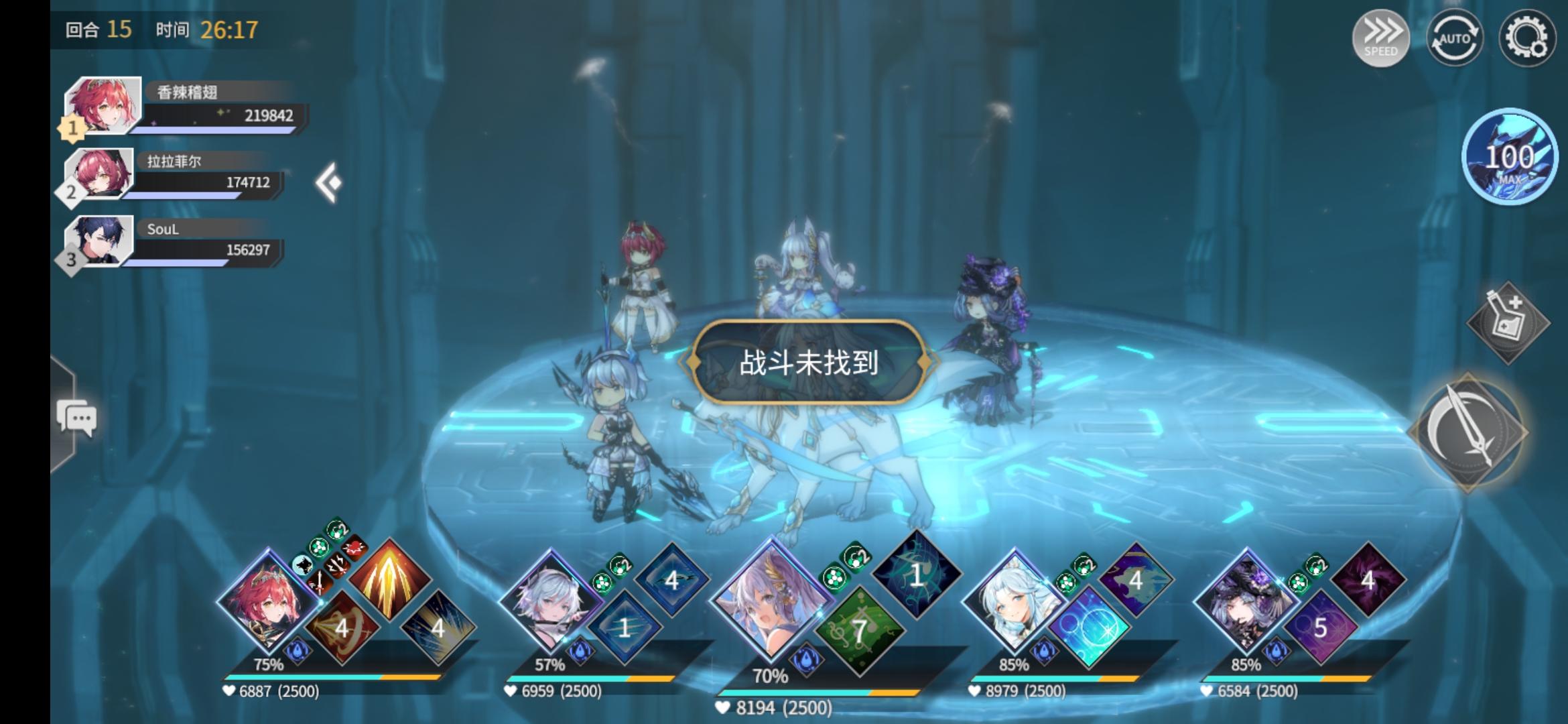
Task: Activate the 100 MAX ultimate orb
Action: 1510,158
